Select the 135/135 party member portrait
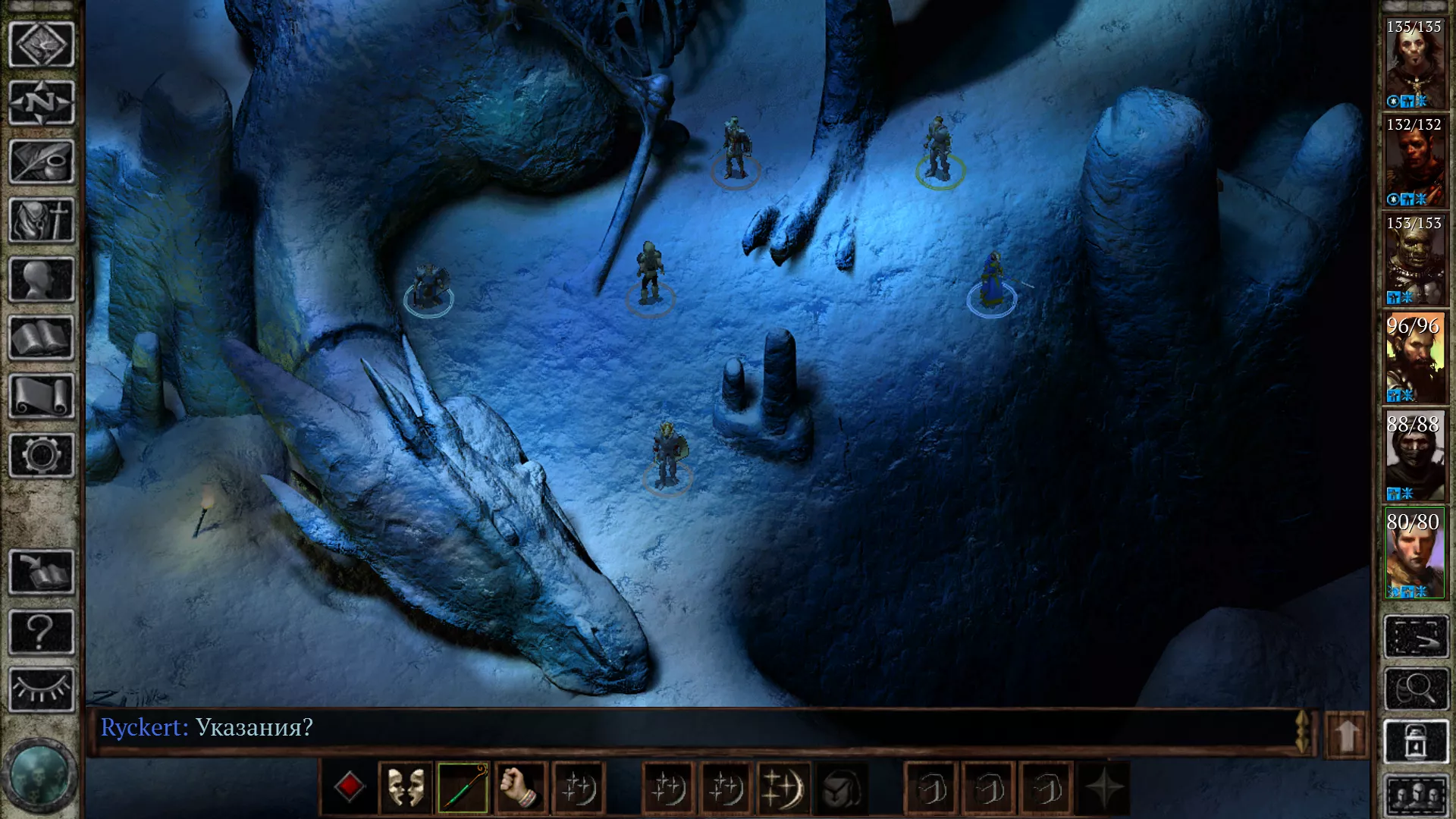Viewport: 1456px width, 819px height. [x=1414, y=64]
